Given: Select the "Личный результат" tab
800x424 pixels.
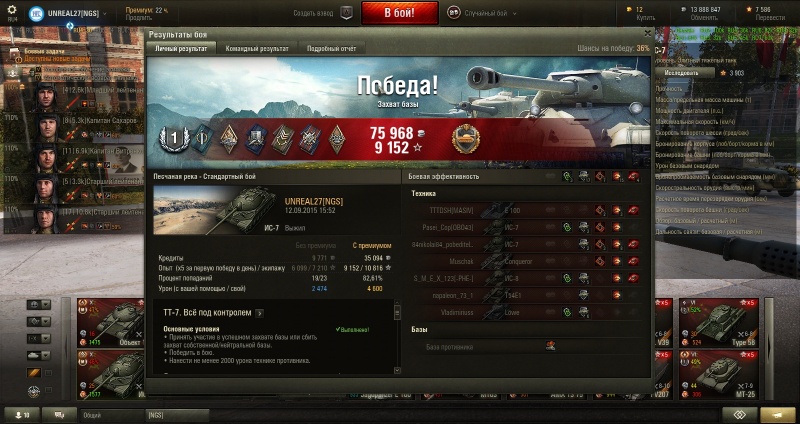Looking at the screenshot, I should [x=182, y=48].
